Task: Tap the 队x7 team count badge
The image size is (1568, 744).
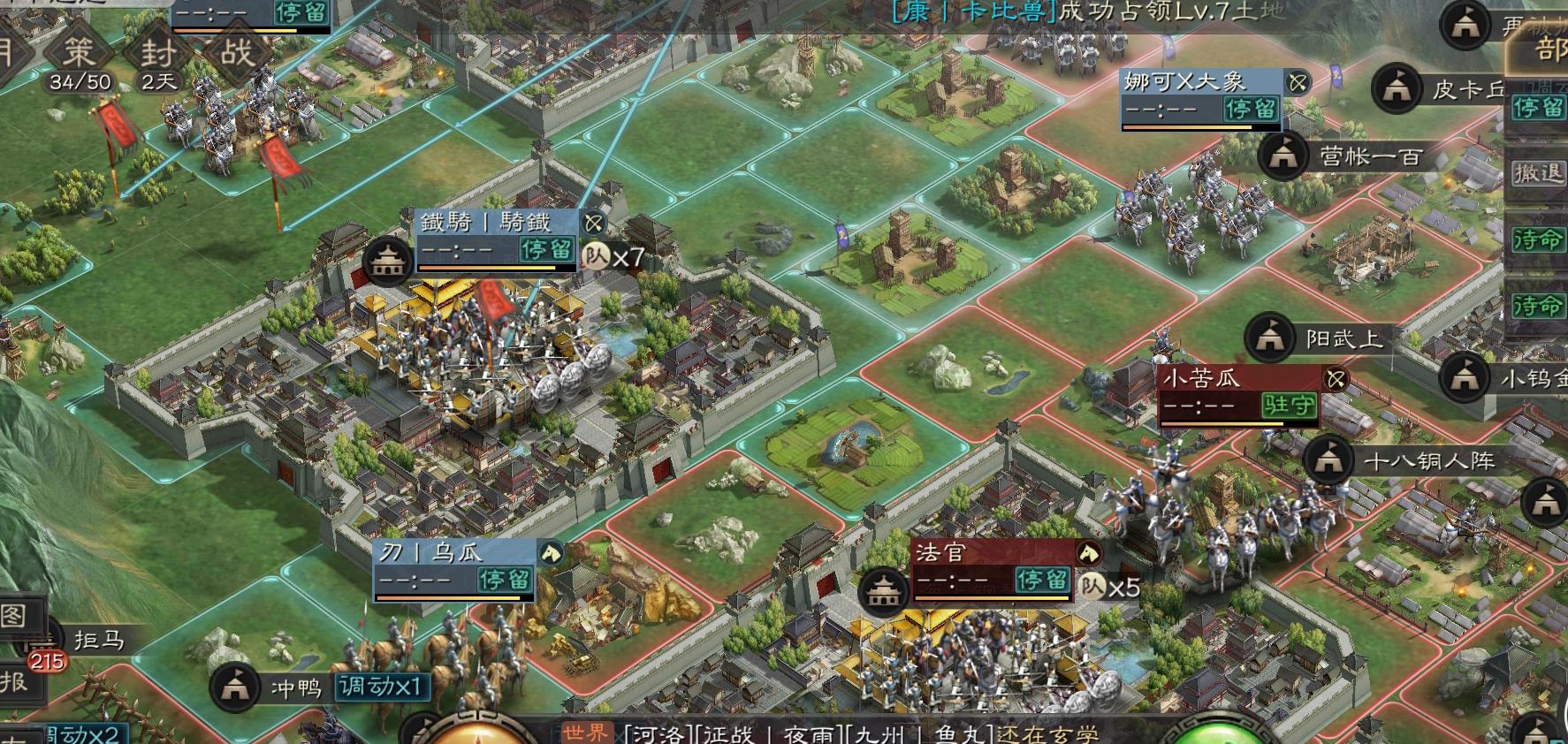Action: pos(613,257)
